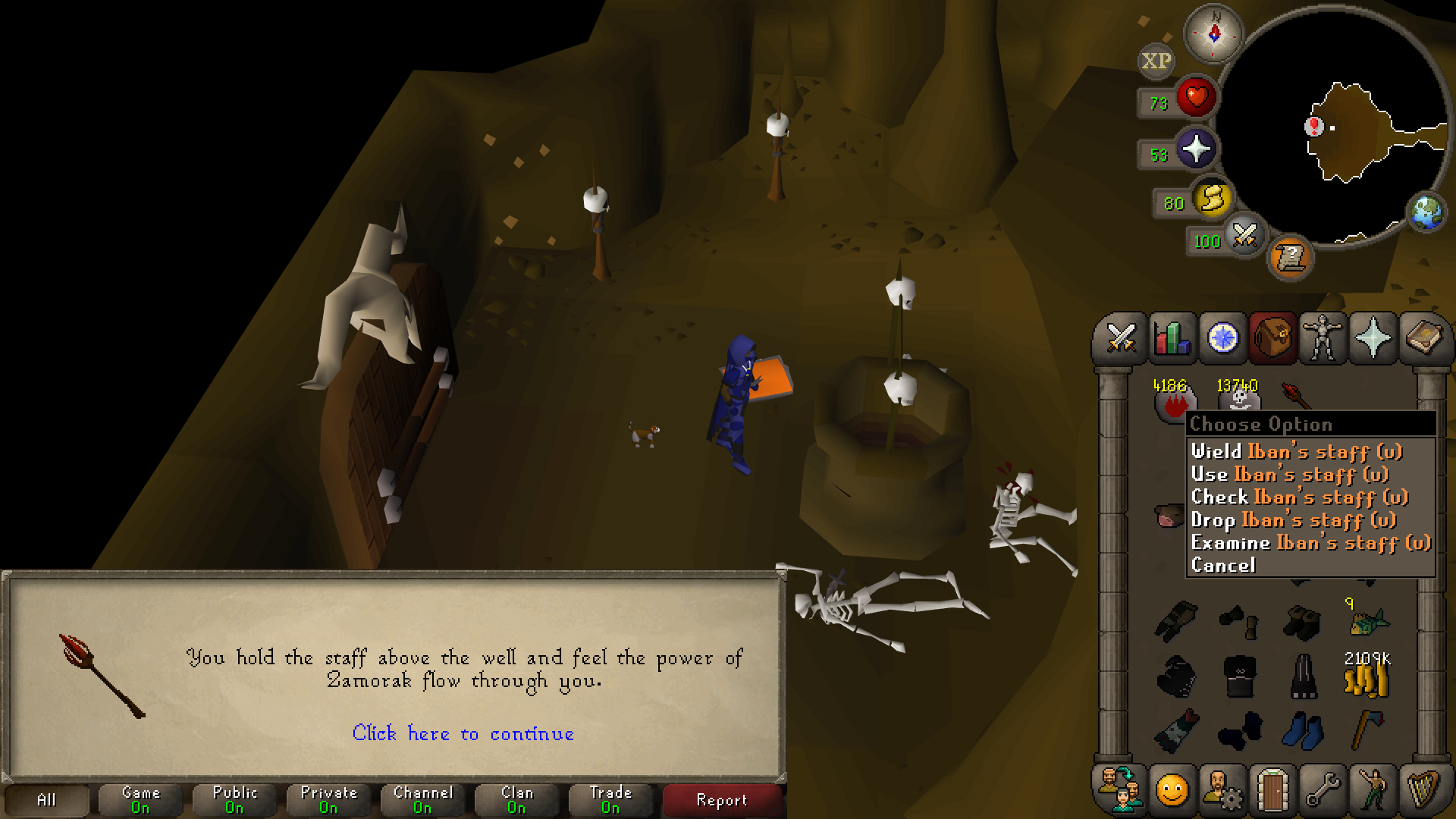Click here to continue the dialogue
1456x819 pixels.
[463, 733]
